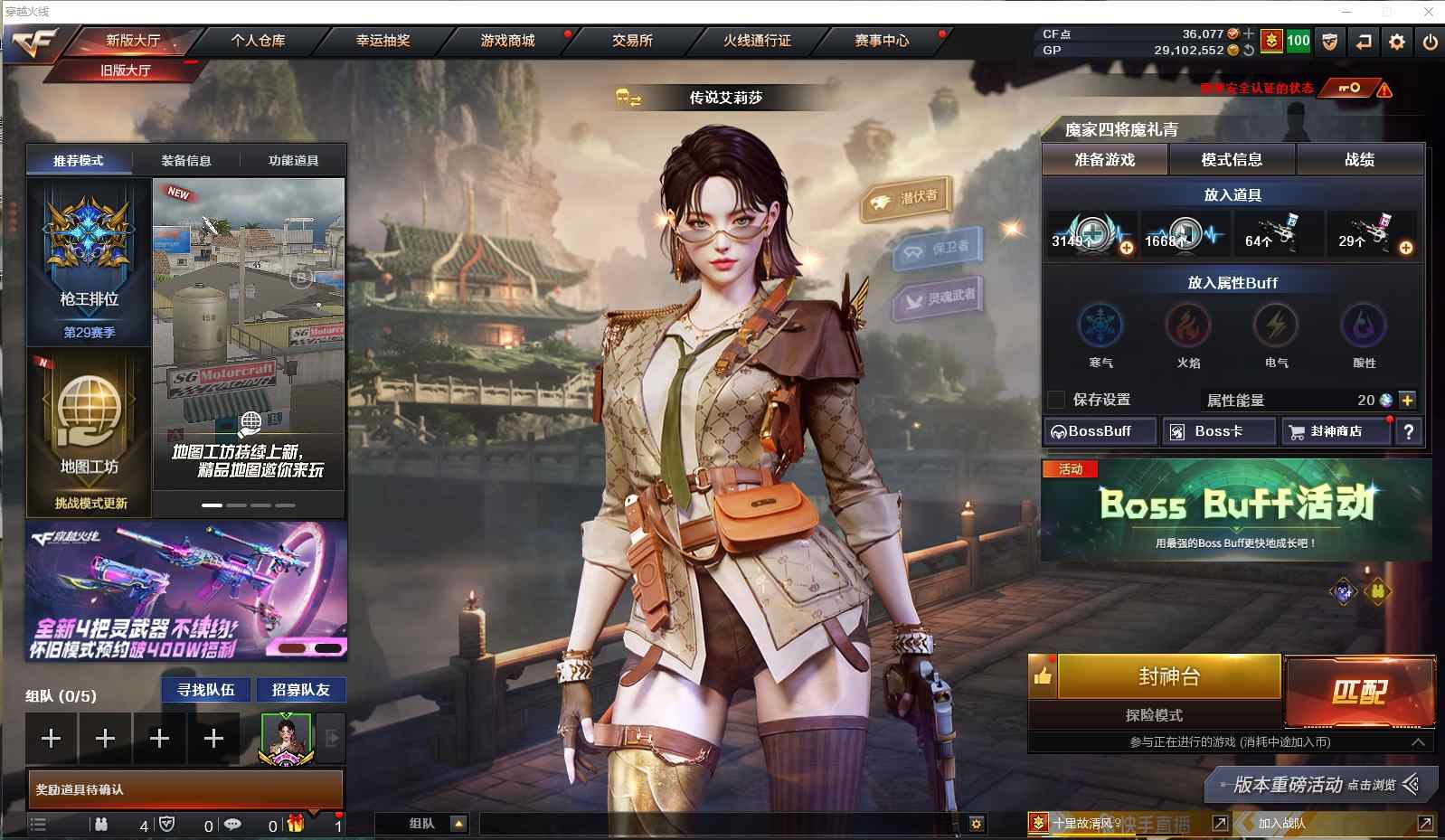Open the 个人仓库 menu
This screenshot has width=1445, height=840.
[258, 41]
